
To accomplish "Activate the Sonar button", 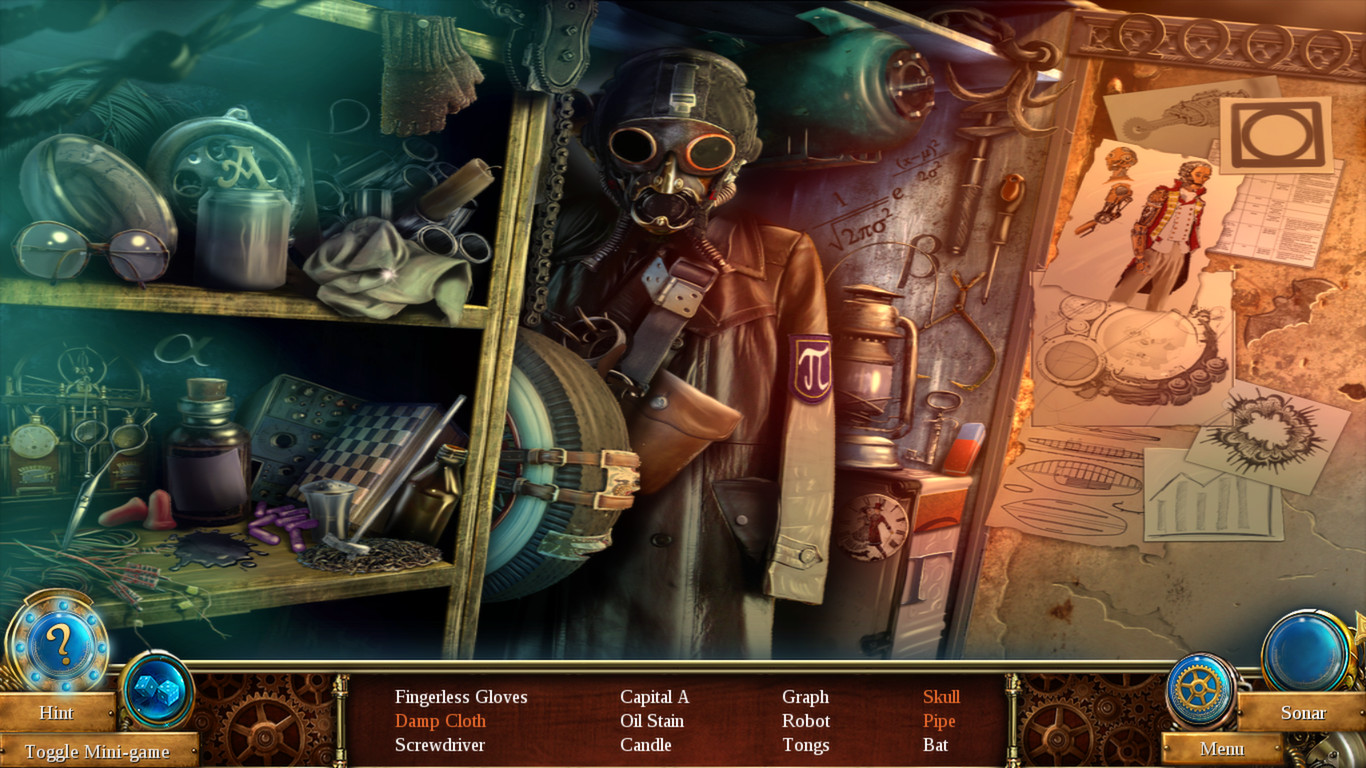I will pyautogui.click(x=1304, y=712).
